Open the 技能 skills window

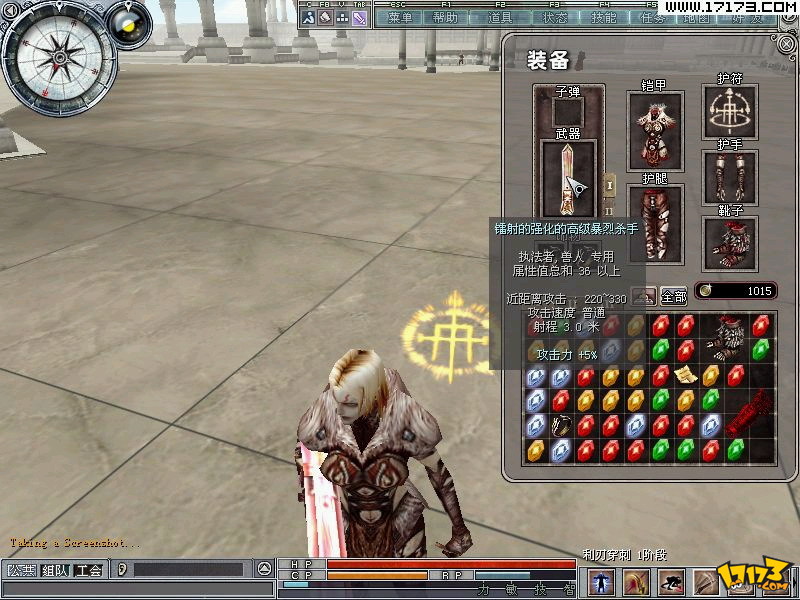pos(604,18)
